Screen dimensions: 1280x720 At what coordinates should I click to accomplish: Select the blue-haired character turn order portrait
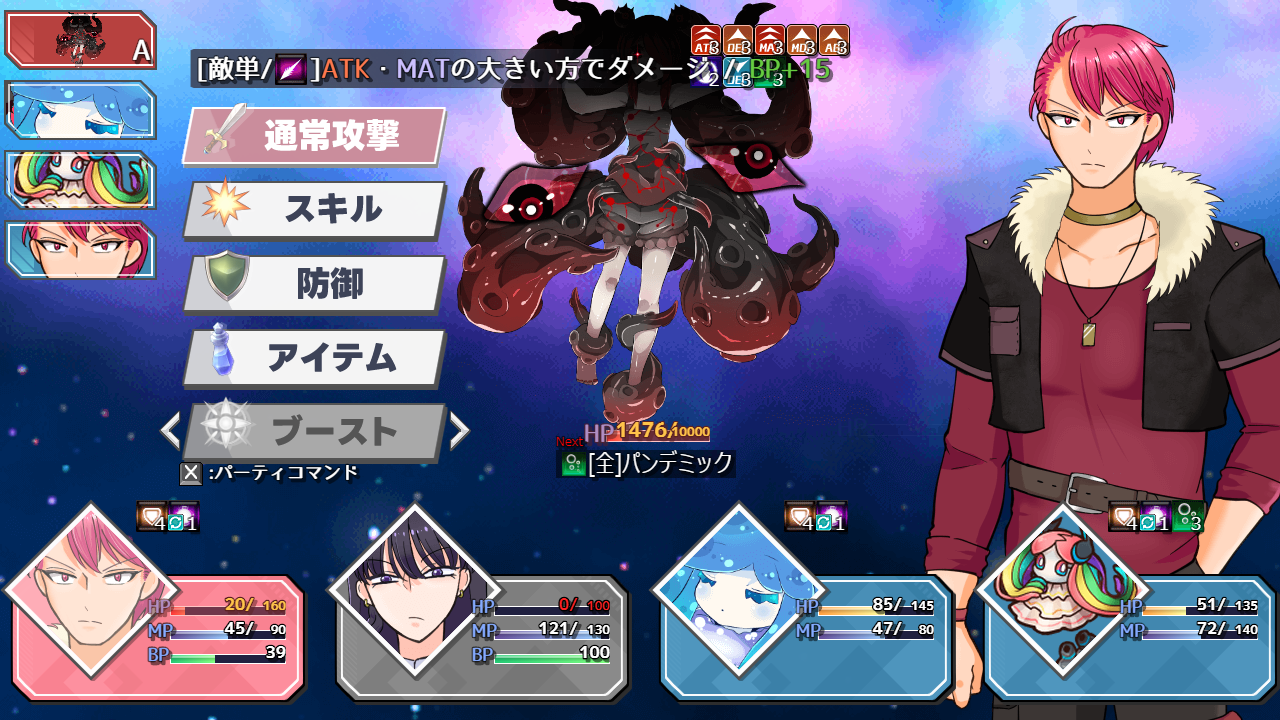80,110
